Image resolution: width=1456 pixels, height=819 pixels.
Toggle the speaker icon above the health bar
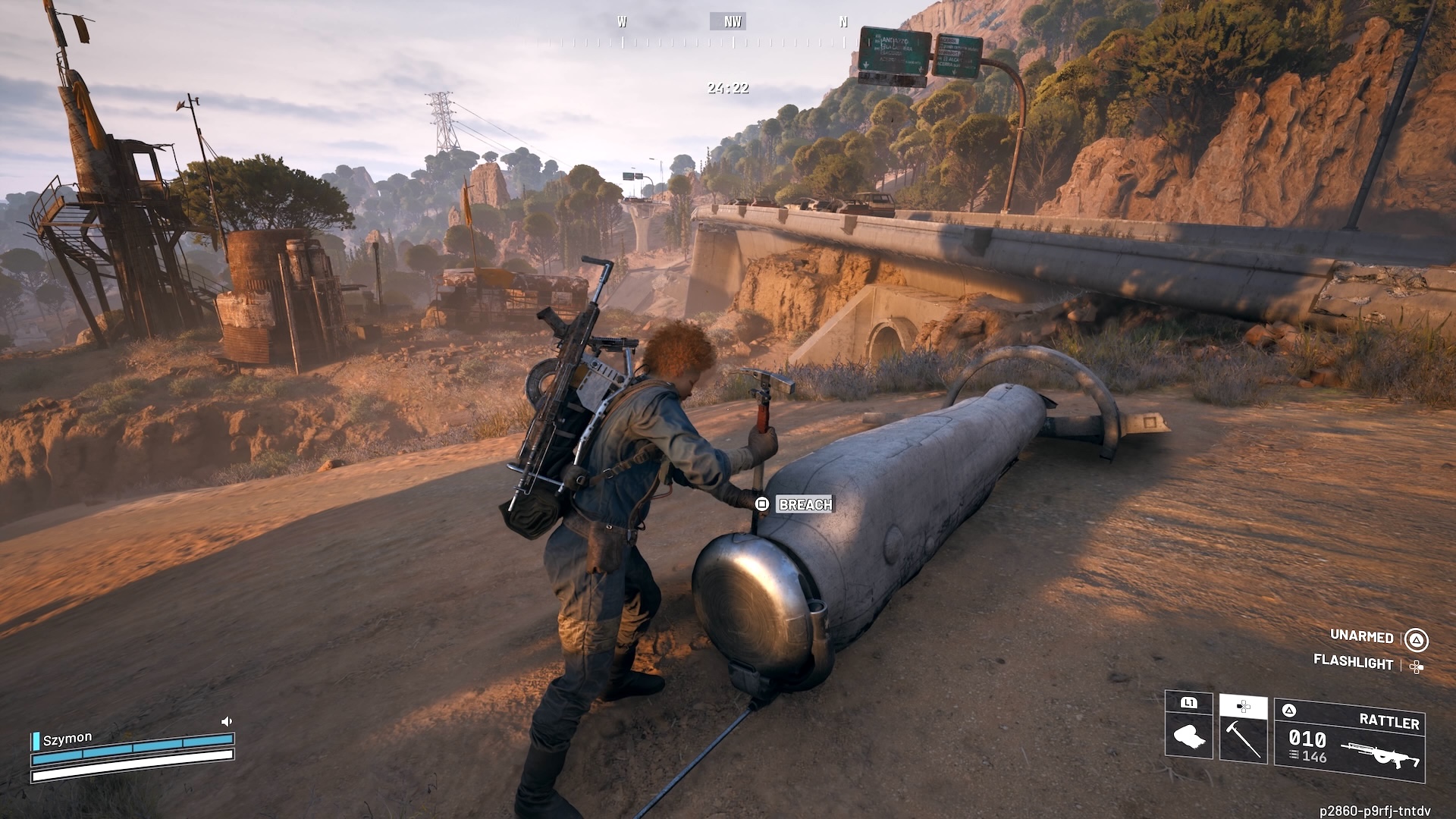pyautogui.click(x=226, y=721)
